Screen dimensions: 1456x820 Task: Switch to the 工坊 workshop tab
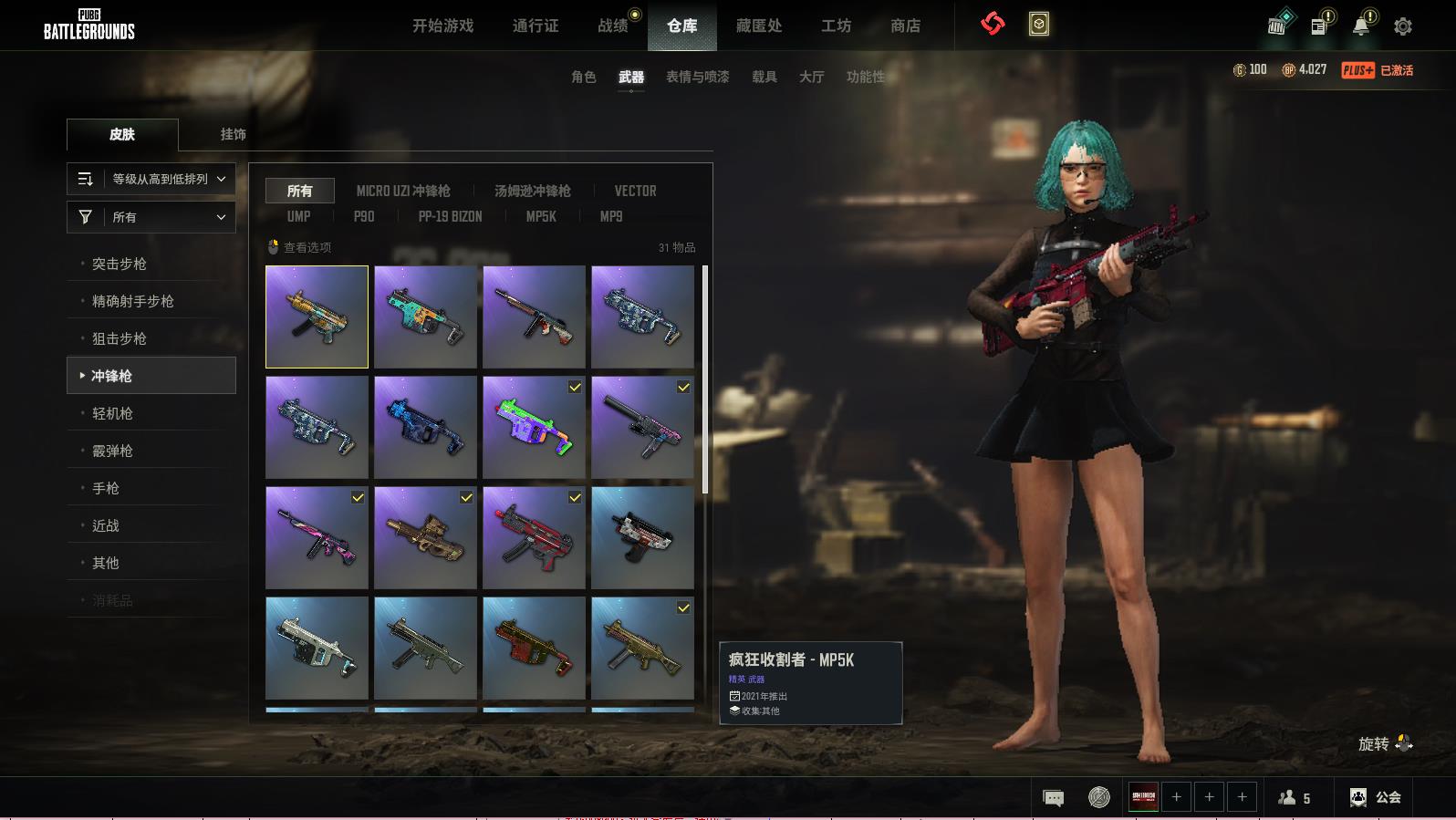pyautogui.click(x=836, y=26)
